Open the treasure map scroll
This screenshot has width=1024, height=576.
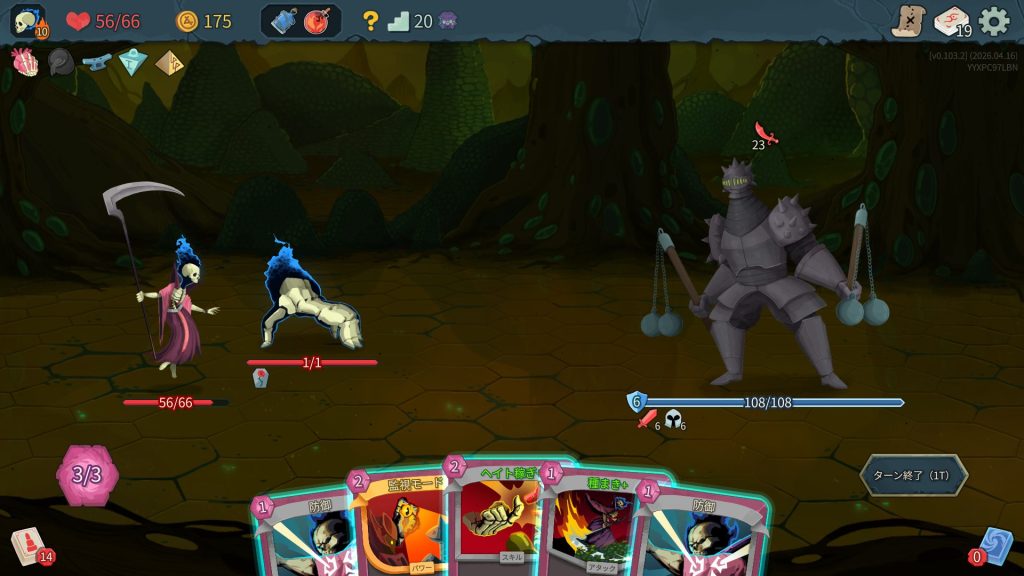(x=908, y=21)
